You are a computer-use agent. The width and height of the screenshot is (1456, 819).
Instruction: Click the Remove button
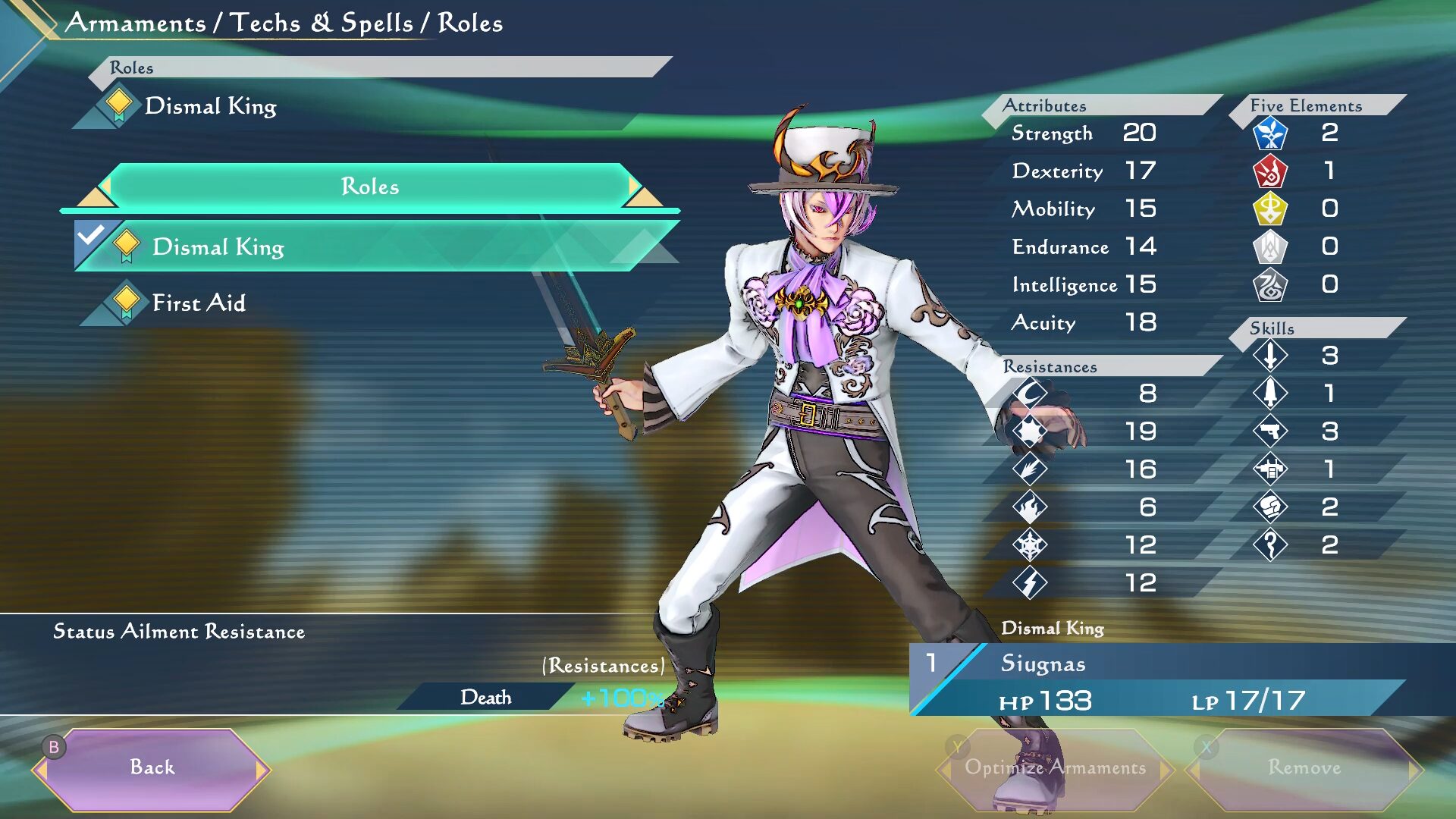(1304, 768)
